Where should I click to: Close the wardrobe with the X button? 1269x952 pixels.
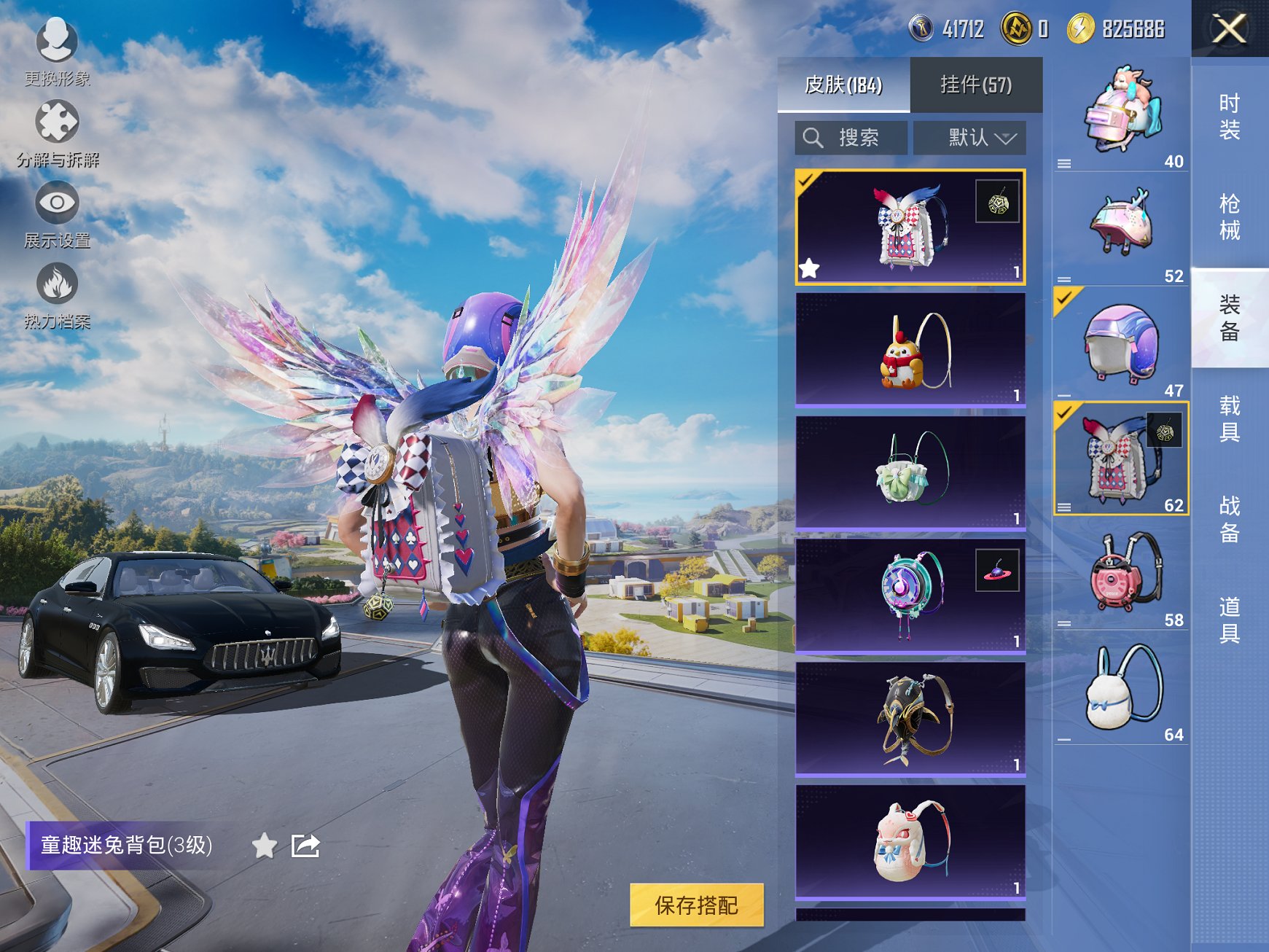tap(1229, 29)
